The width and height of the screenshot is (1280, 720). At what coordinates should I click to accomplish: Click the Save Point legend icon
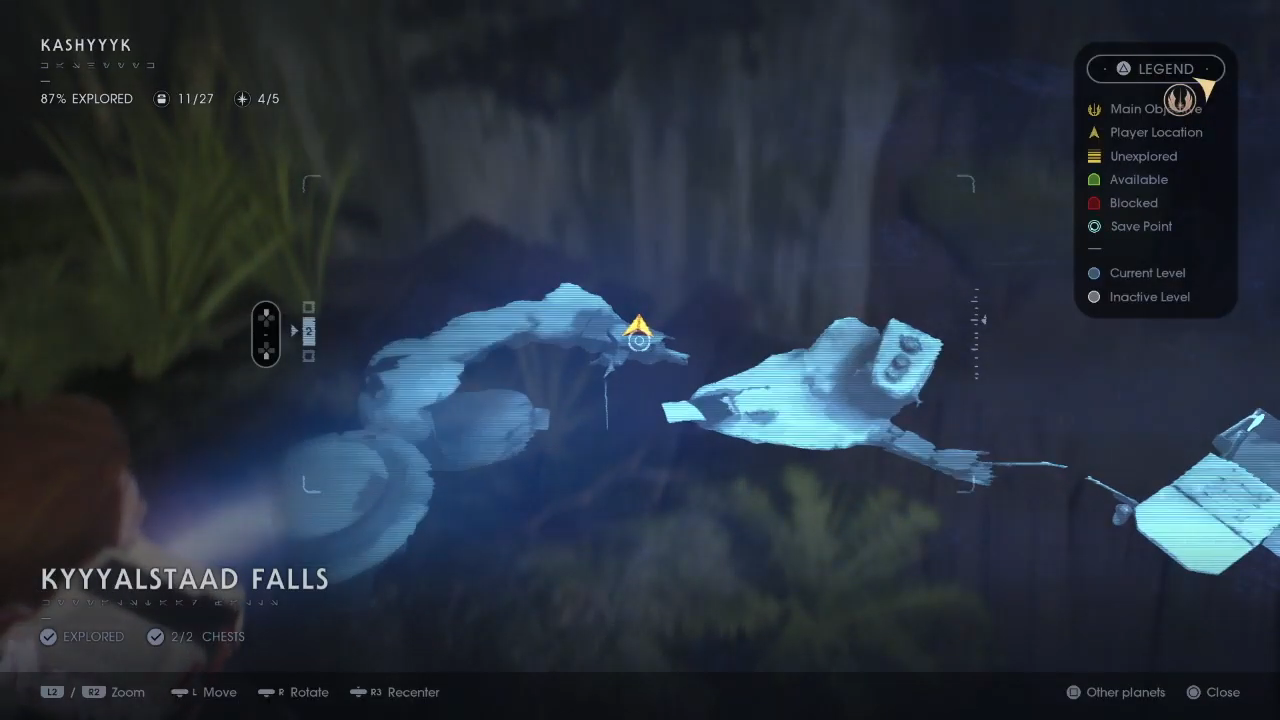click(1094, 226)
